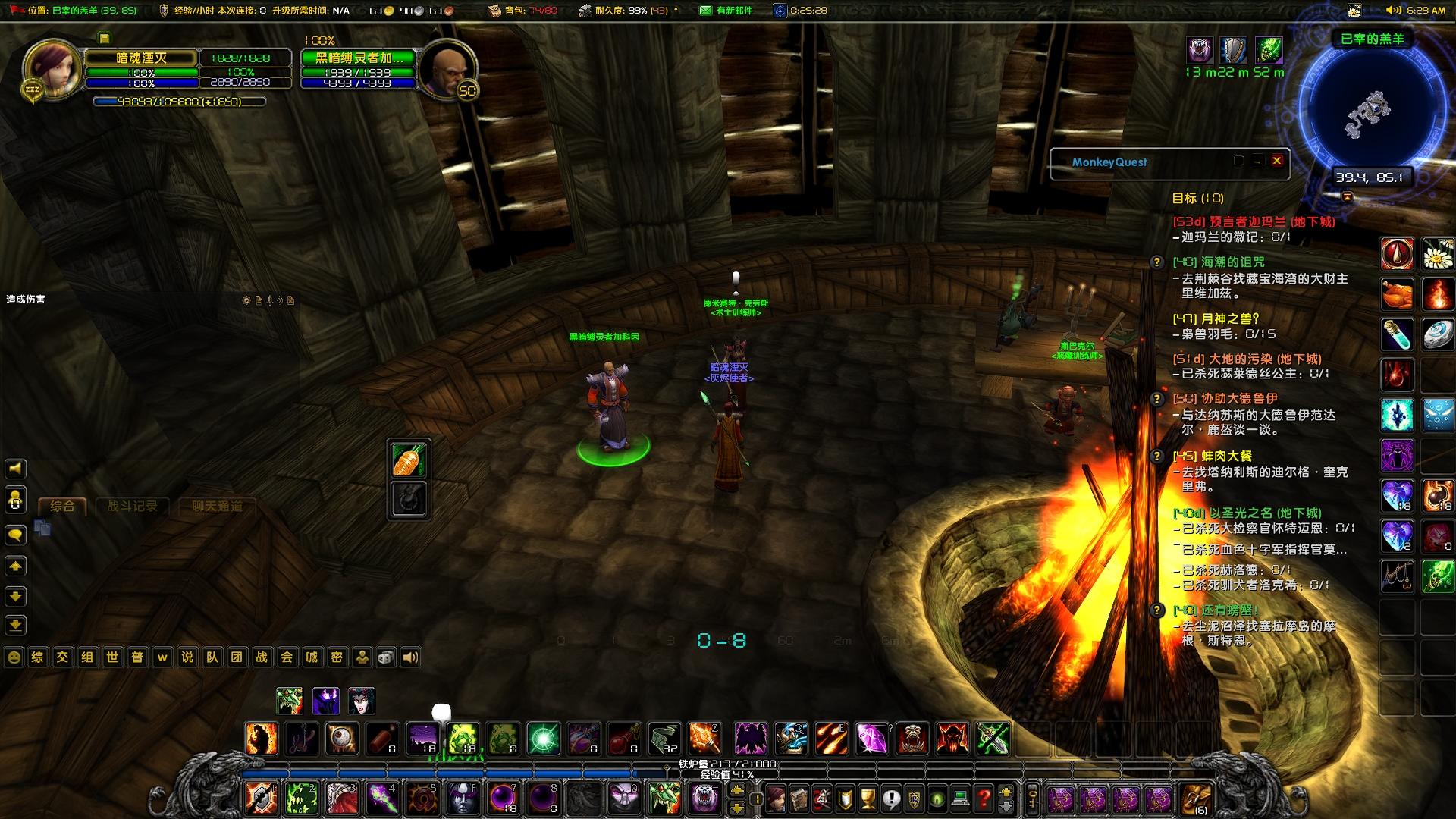Viewport: 1456px width, 819px height.
Task: Use the roast chicken food item
Action: pos(1397,294)
